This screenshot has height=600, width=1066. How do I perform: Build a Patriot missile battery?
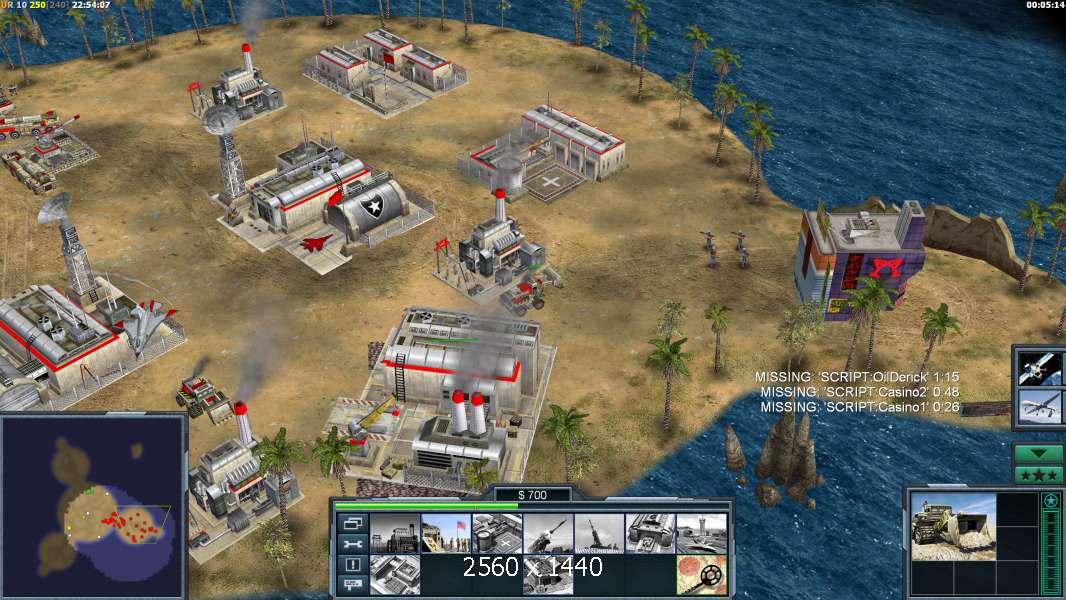click(x=548, y=533)
